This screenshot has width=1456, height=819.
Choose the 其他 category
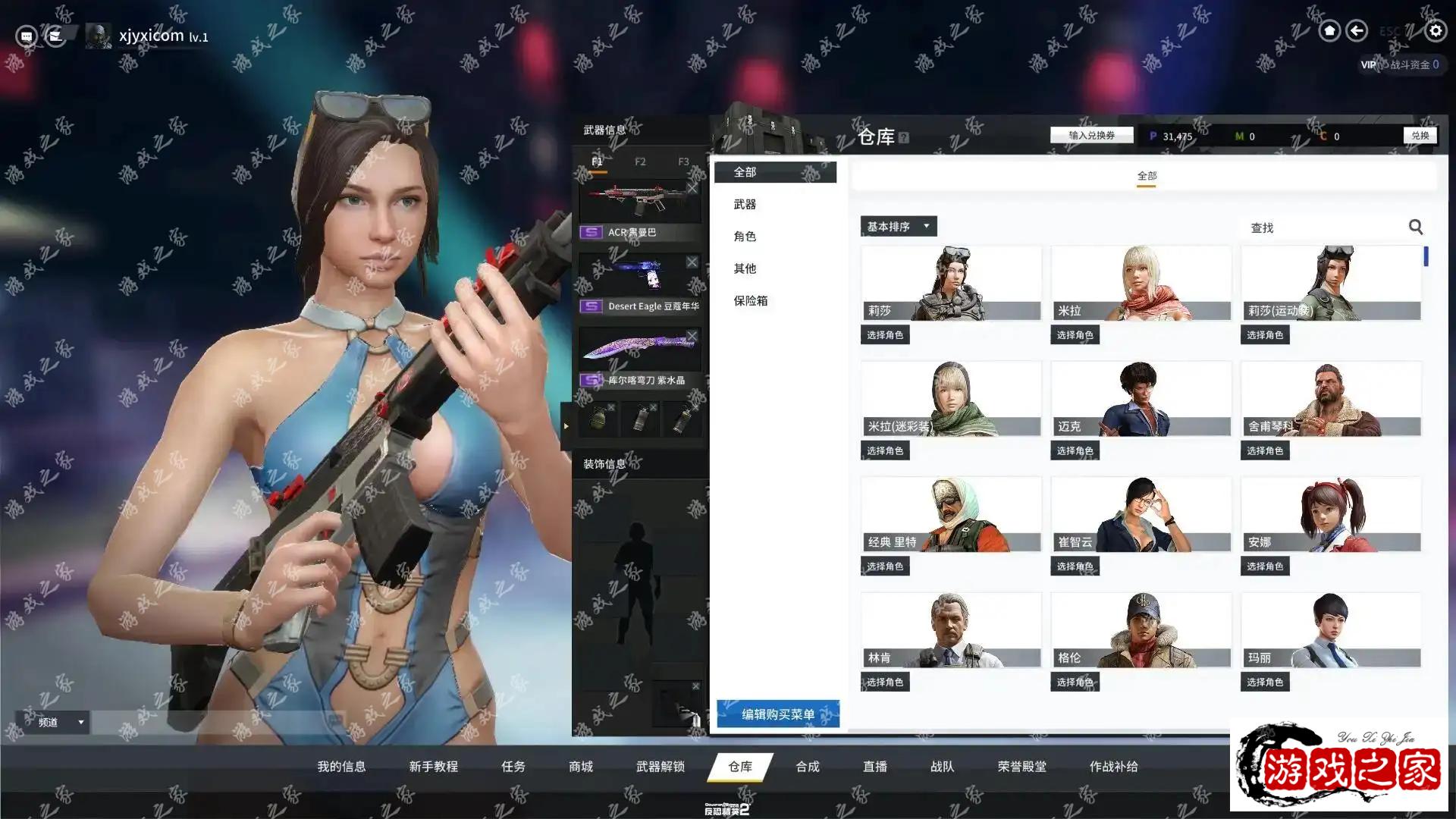coord(745,268)
